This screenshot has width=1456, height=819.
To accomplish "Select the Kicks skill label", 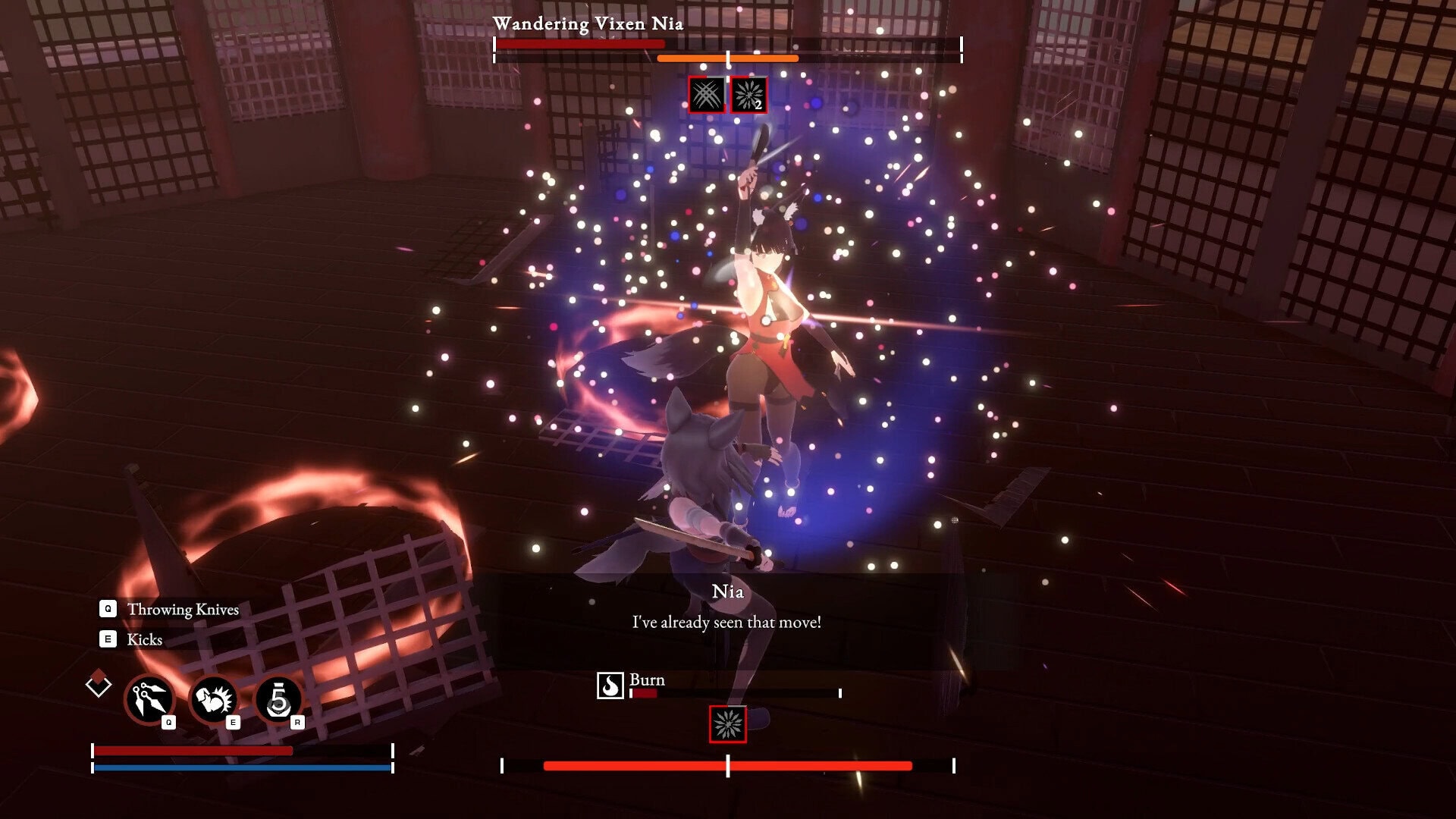I will click(145, 639).
